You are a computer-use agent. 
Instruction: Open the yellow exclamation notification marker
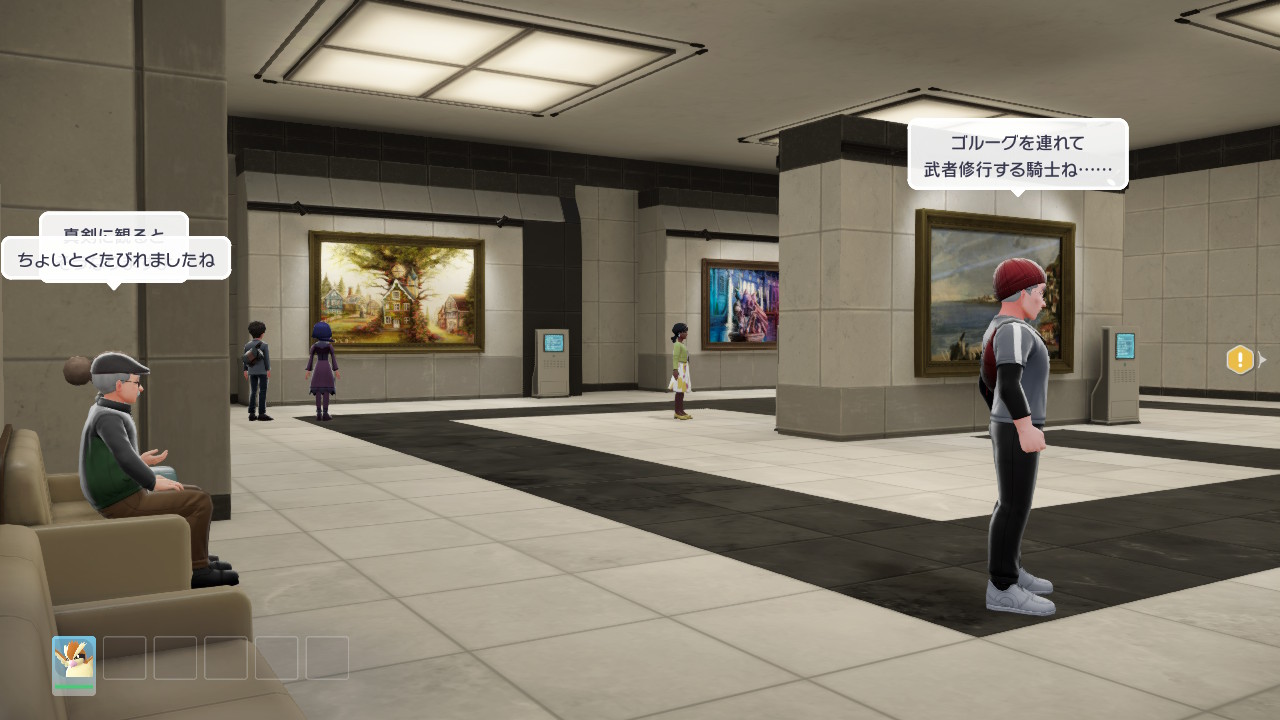[1240, 360]
